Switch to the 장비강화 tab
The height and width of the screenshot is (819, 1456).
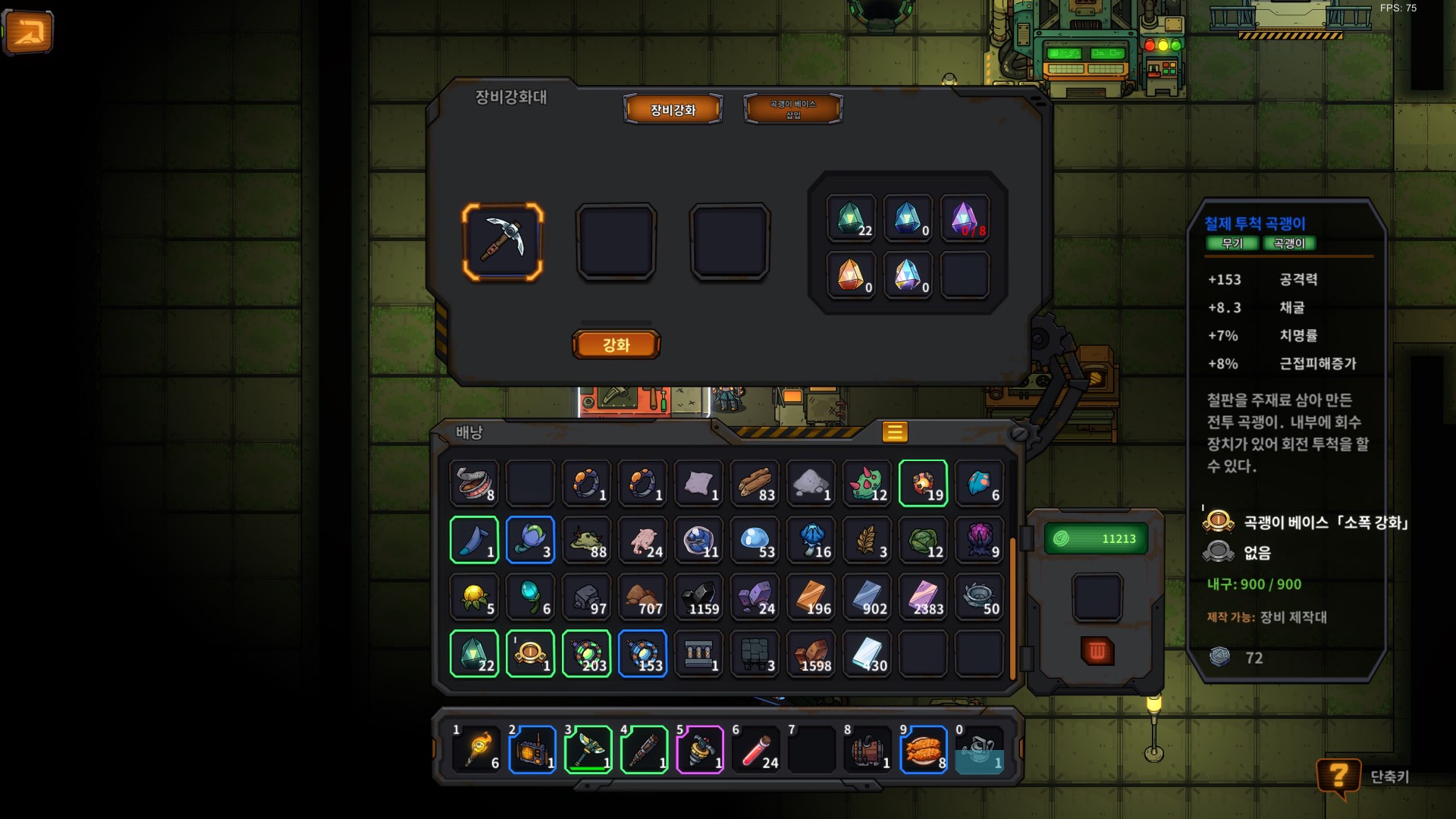[673, 109]
